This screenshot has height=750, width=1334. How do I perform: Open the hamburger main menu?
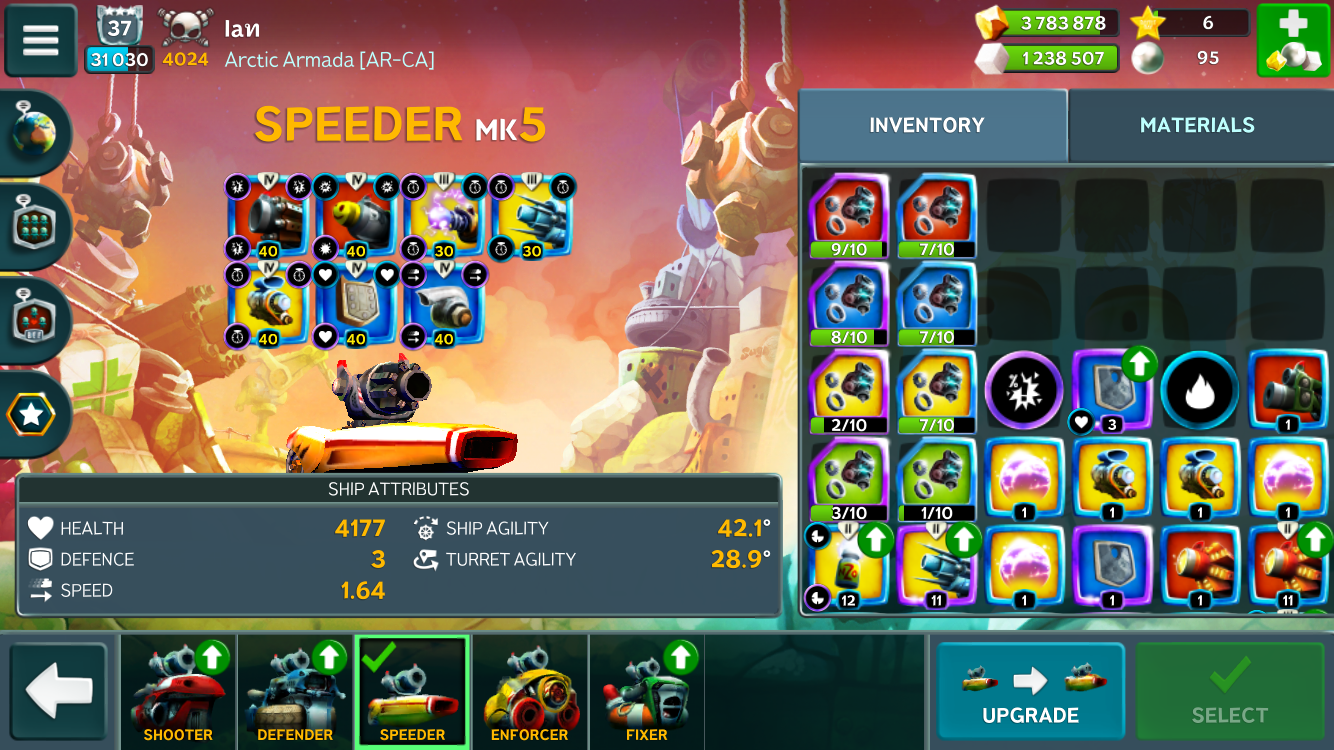pos(41,41)
